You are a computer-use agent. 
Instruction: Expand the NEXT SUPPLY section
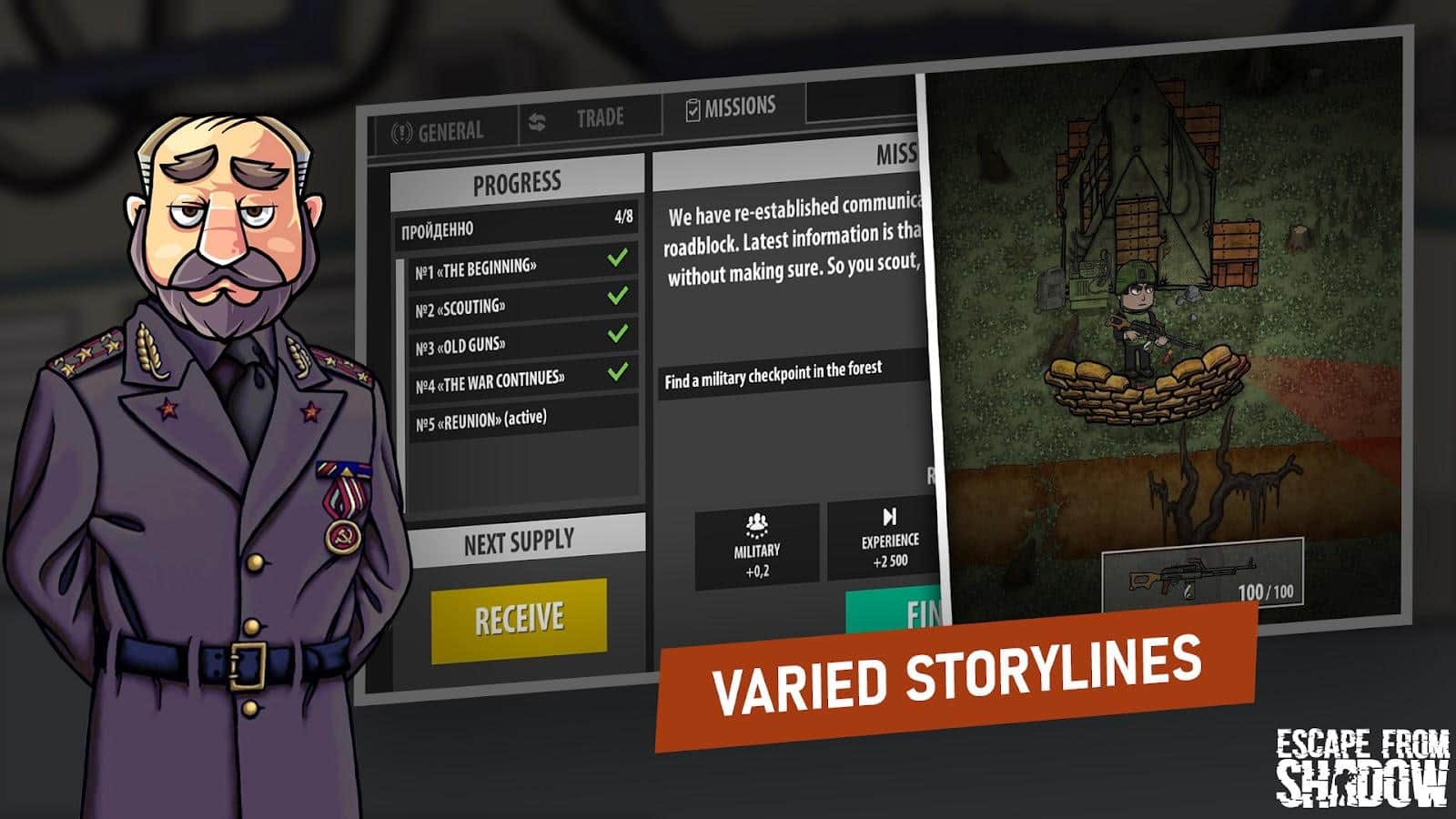(519, 537)
